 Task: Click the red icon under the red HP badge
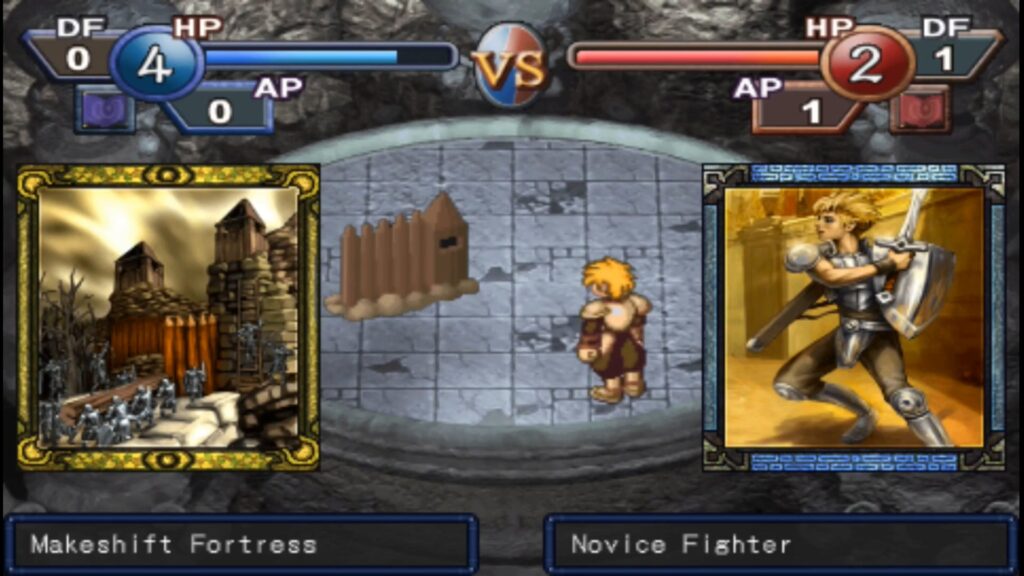(x=919, y=109)
